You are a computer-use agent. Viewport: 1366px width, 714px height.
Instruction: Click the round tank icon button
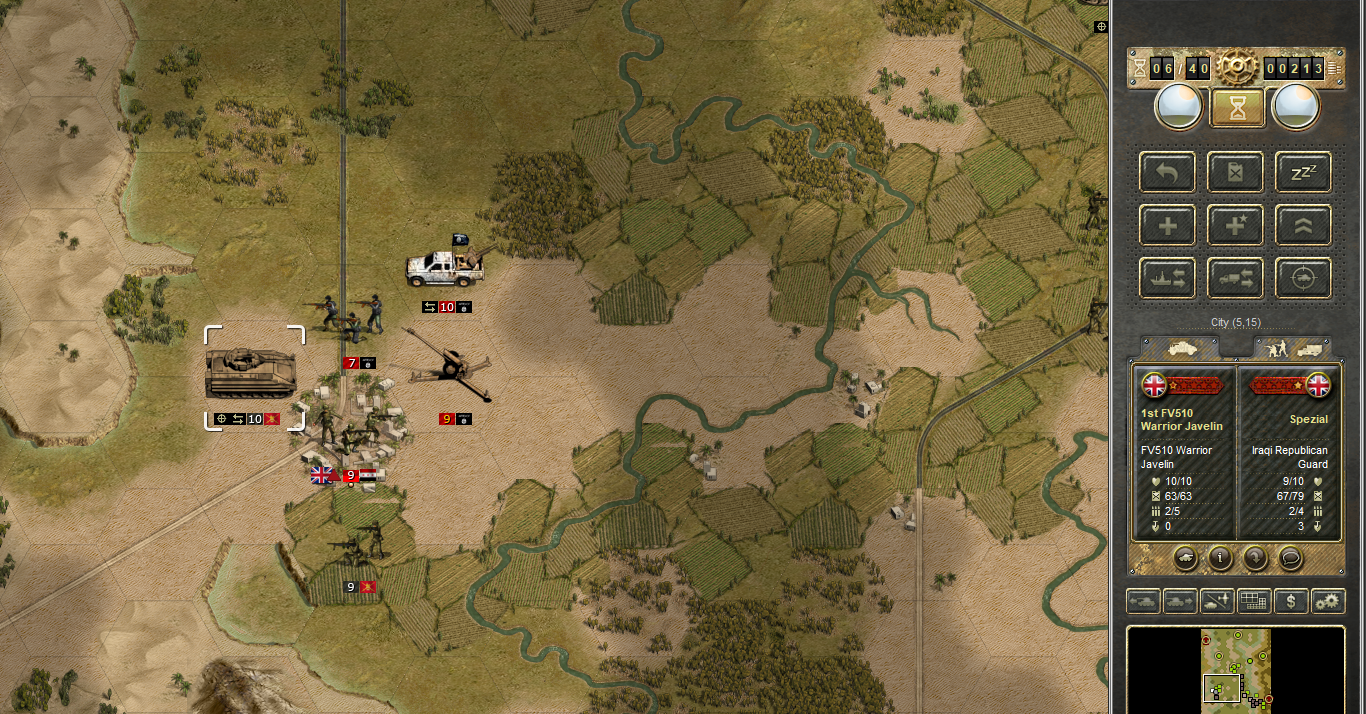[x=1184, y=558]
